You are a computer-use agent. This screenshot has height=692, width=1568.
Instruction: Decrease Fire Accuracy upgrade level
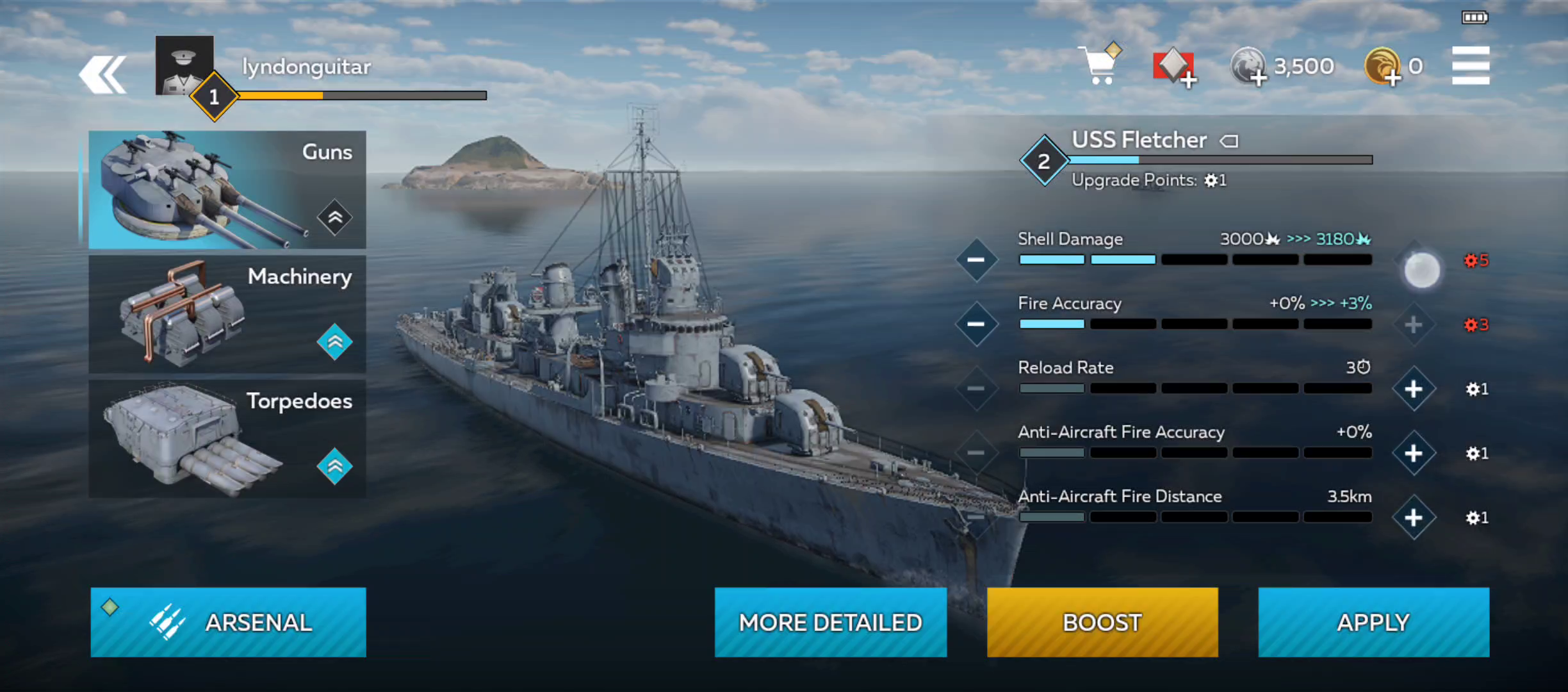click(976, 324)
